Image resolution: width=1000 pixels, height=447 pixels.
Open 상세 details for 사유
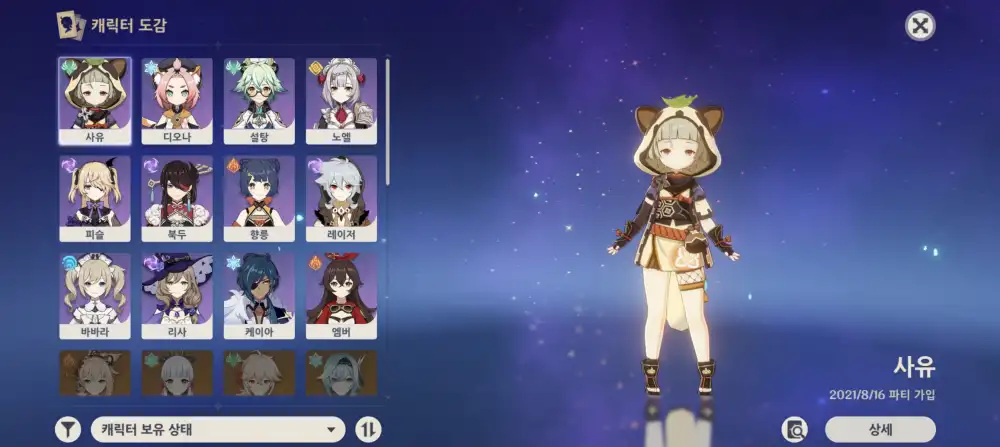coord(880,429)
